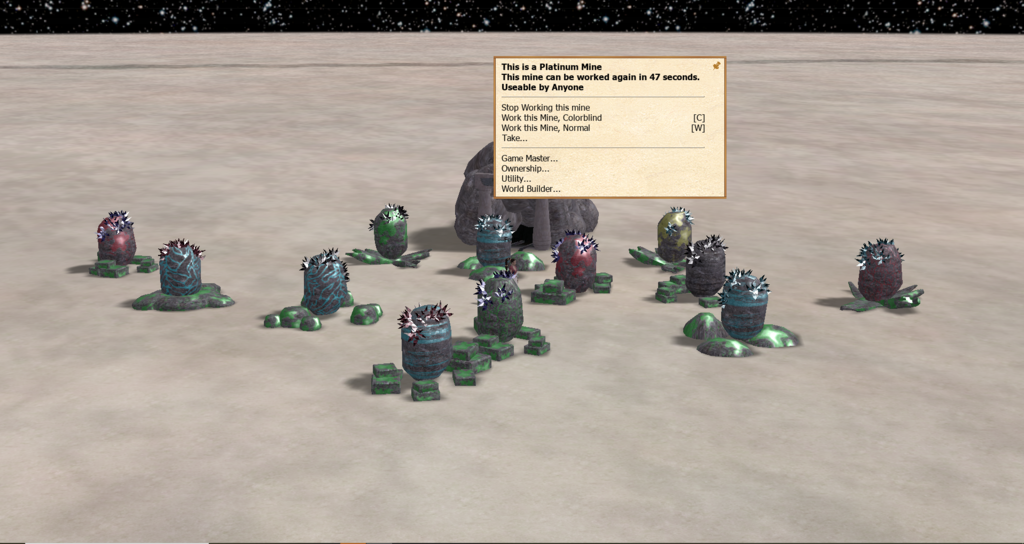The width and height of the screenshot is (1024, 544).
Task: Select "Work this Mine, Colorblind" option
Action: (551, 118)
